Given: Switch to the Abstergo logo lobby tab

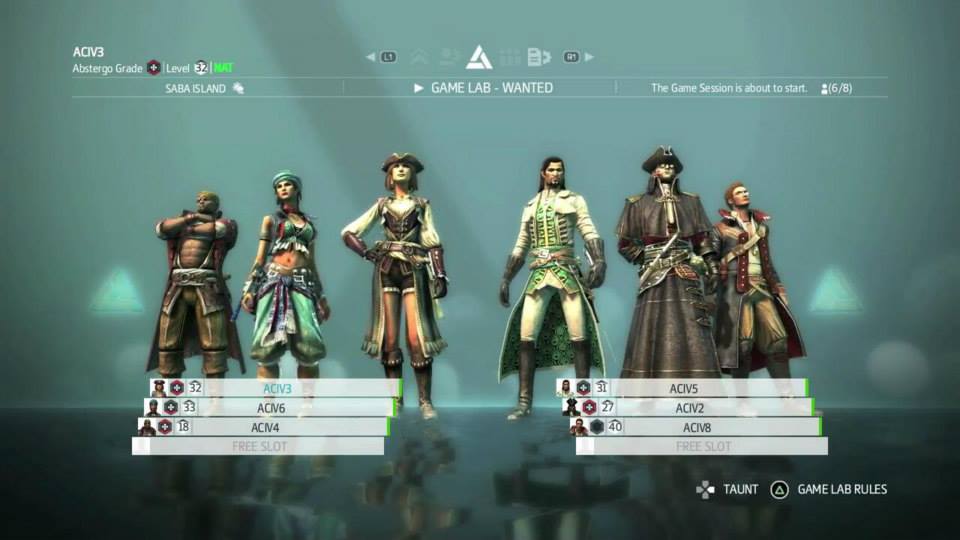Looking at the screenshot, I should point(479,57).
